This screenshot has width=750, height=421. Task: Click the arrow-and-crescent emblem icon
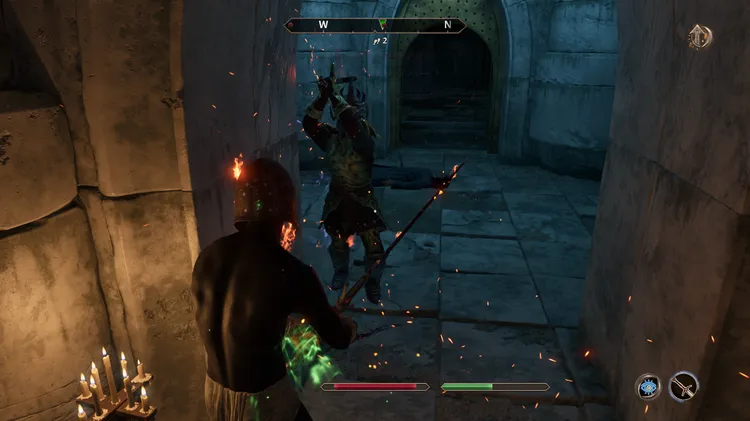700,37
